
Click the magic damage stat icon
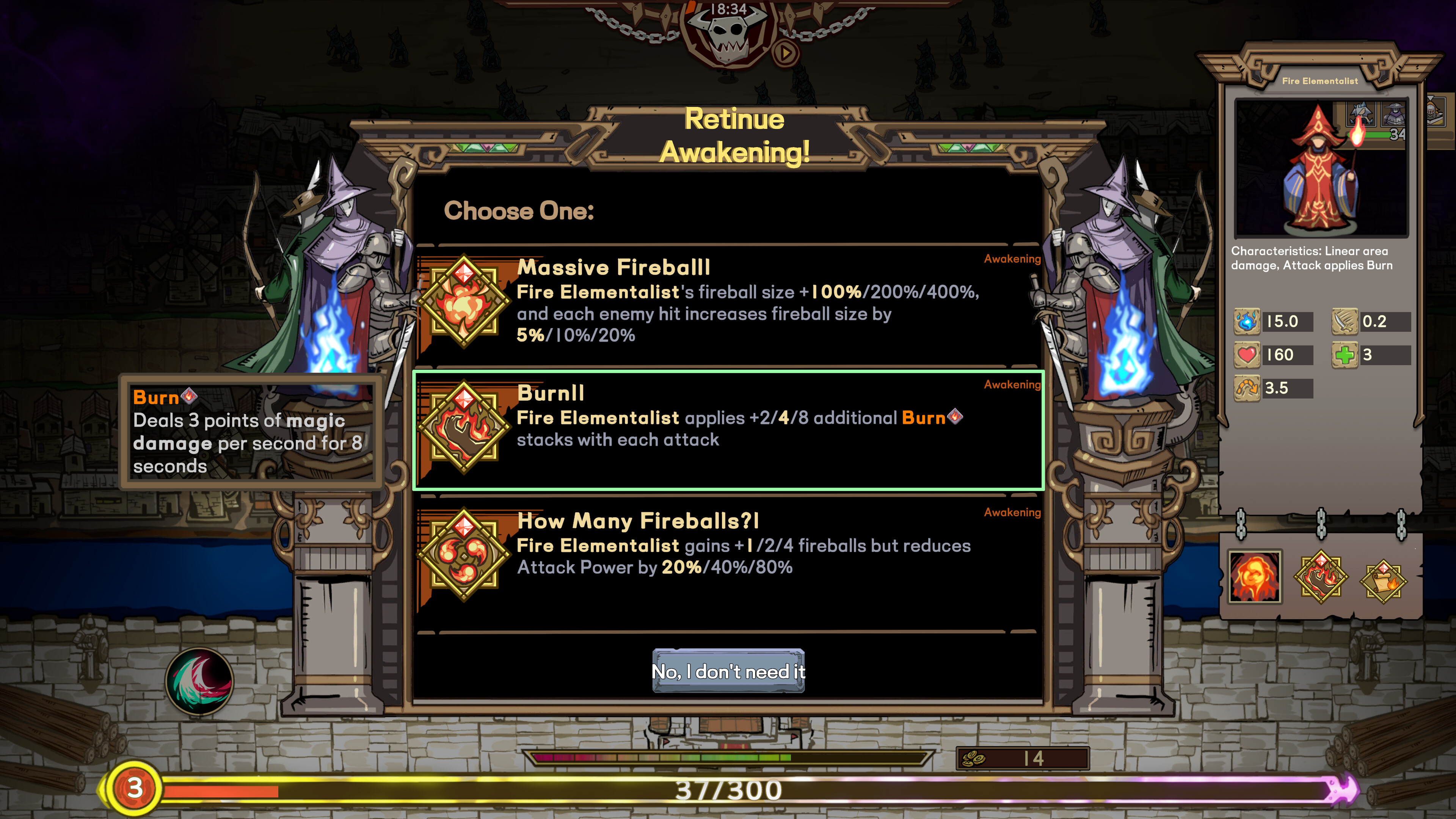1248,322
